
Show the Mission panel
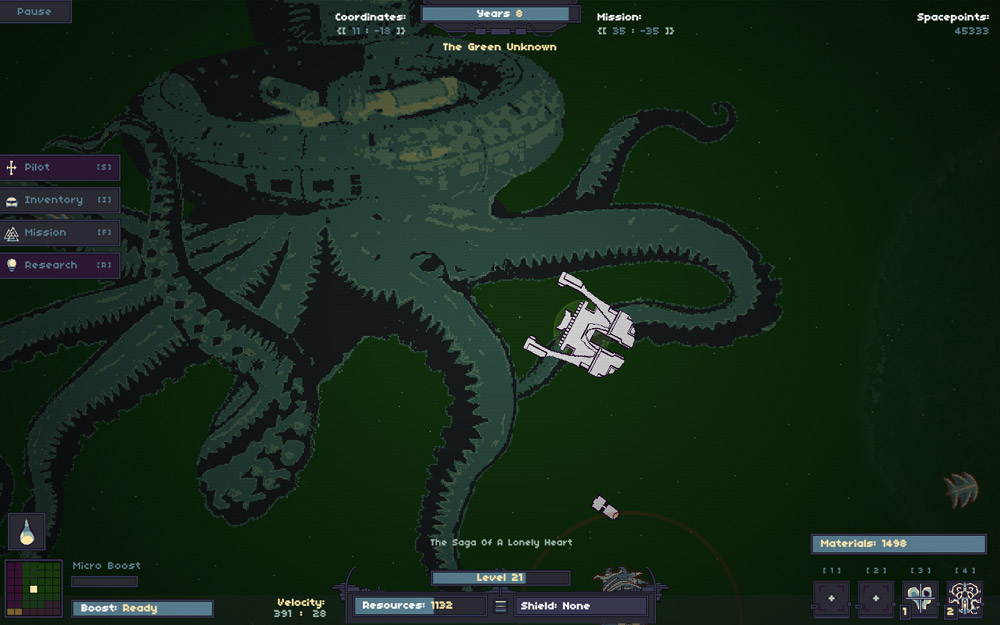[x=60, y=233]
